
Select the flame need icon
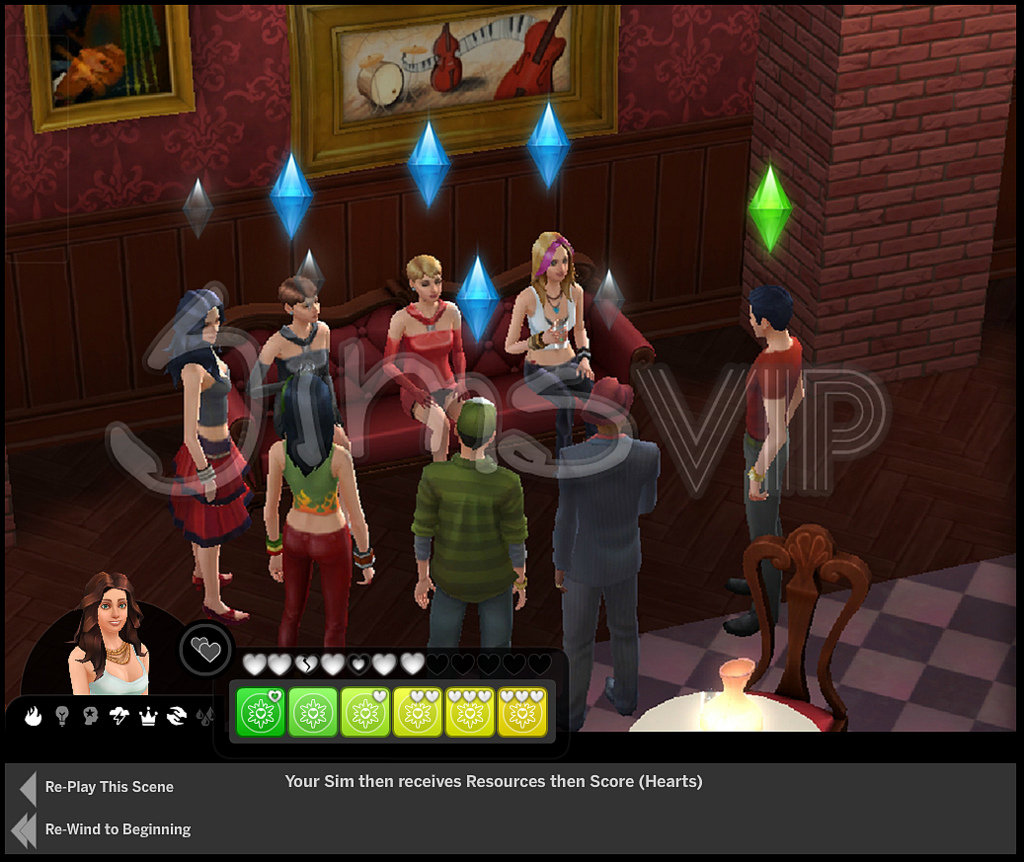point(33,716)
